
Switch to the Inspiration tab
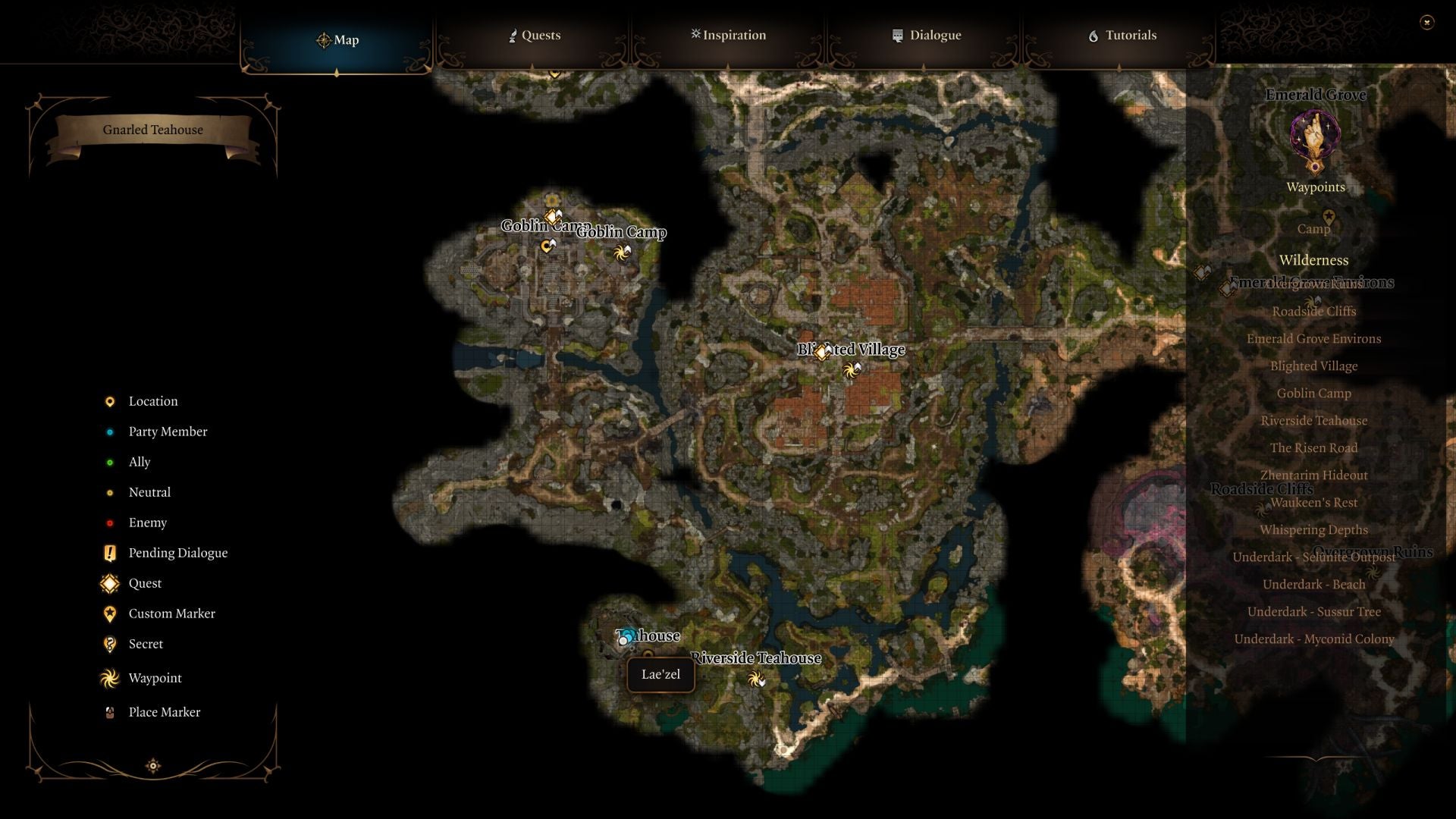(x=727, y=35)
